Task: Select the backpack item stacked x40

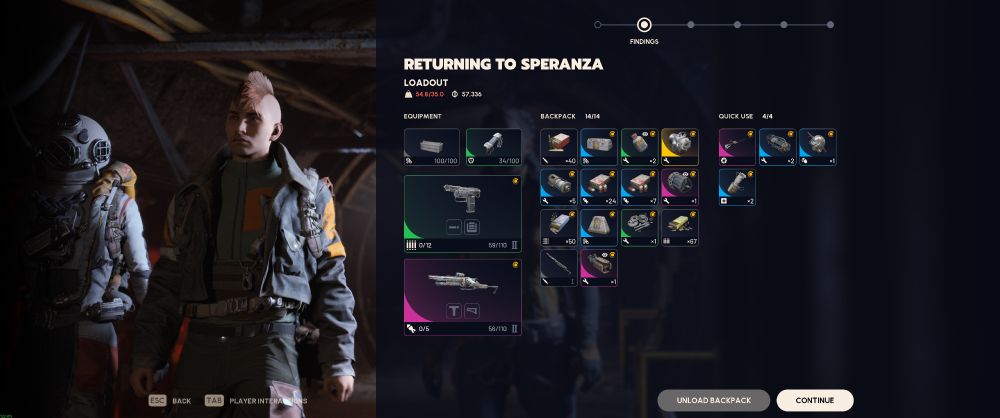Action: (559, 147)
